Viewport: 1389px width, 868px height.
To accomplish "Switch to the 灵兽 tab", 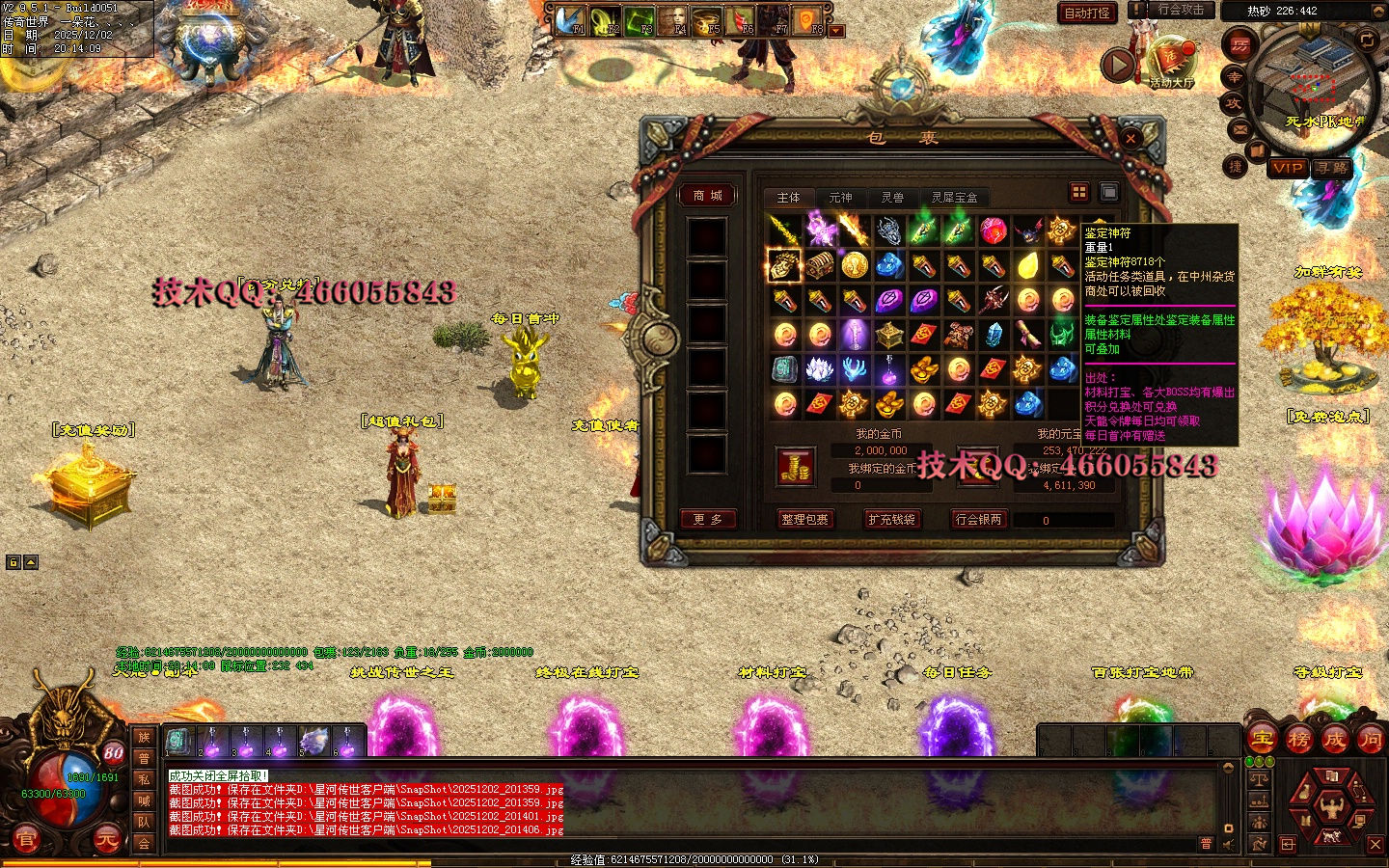I will [892, 198].
